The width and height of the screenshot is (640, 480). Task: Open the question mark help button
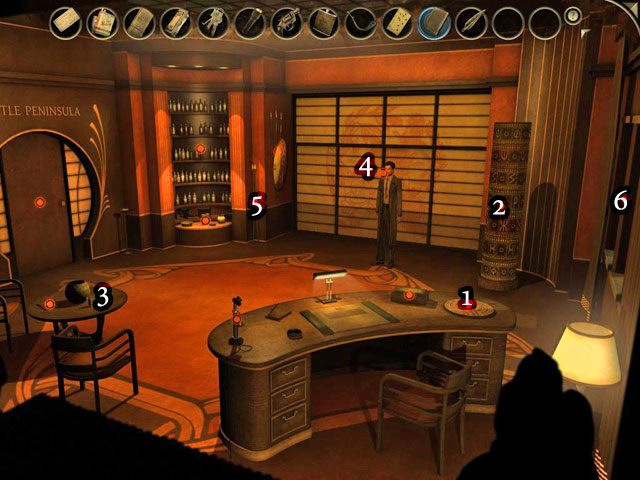tap(573, 15)
